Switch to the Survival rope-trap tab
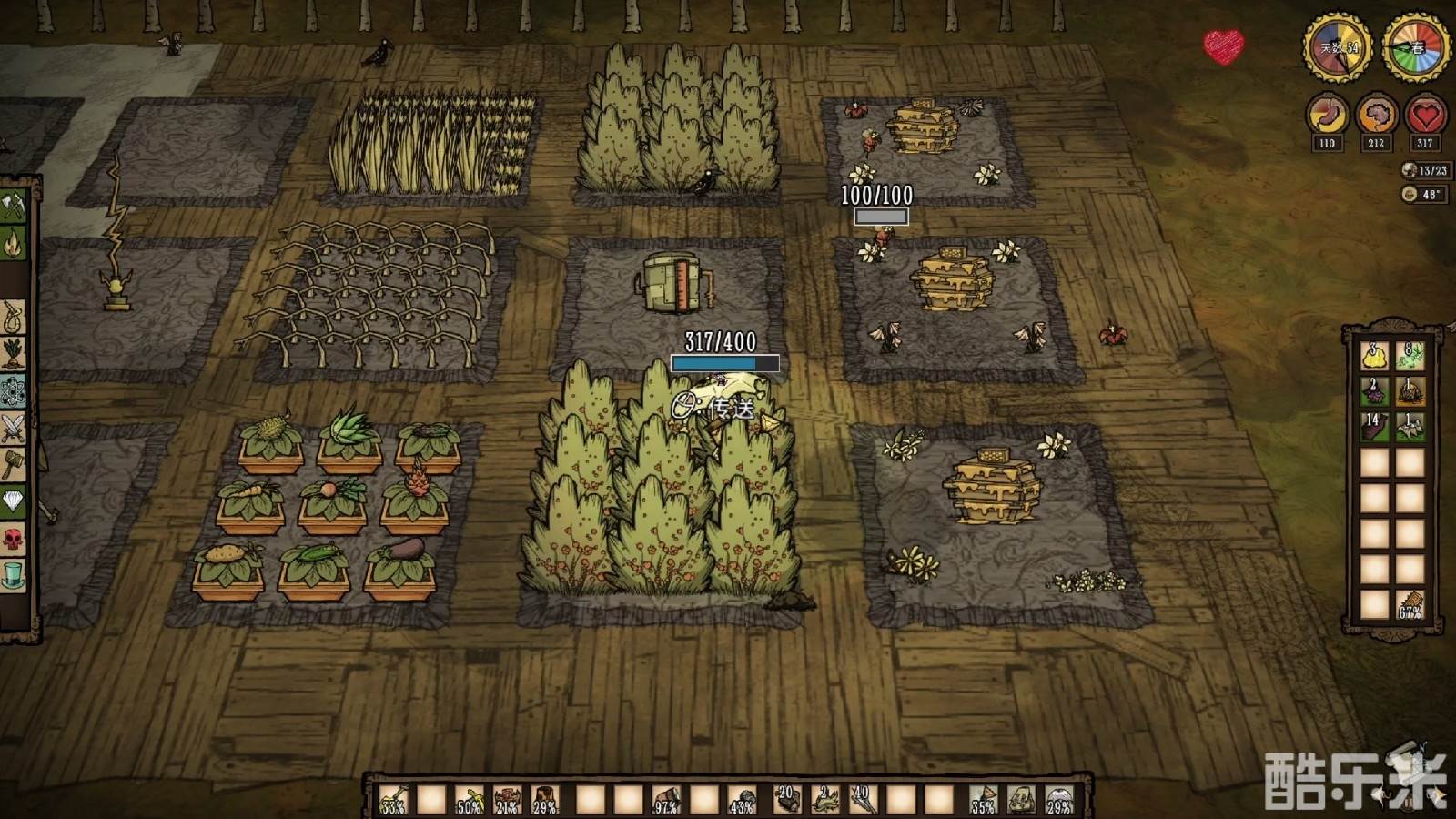This screenshot has height=819, width=1456. [13, 318]
